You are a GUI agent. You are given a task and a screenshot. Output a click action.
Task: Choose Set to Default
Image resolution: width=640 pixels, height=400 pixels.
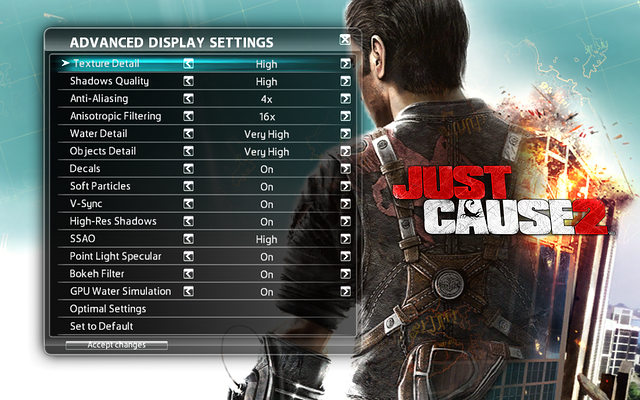click(102, 326)
